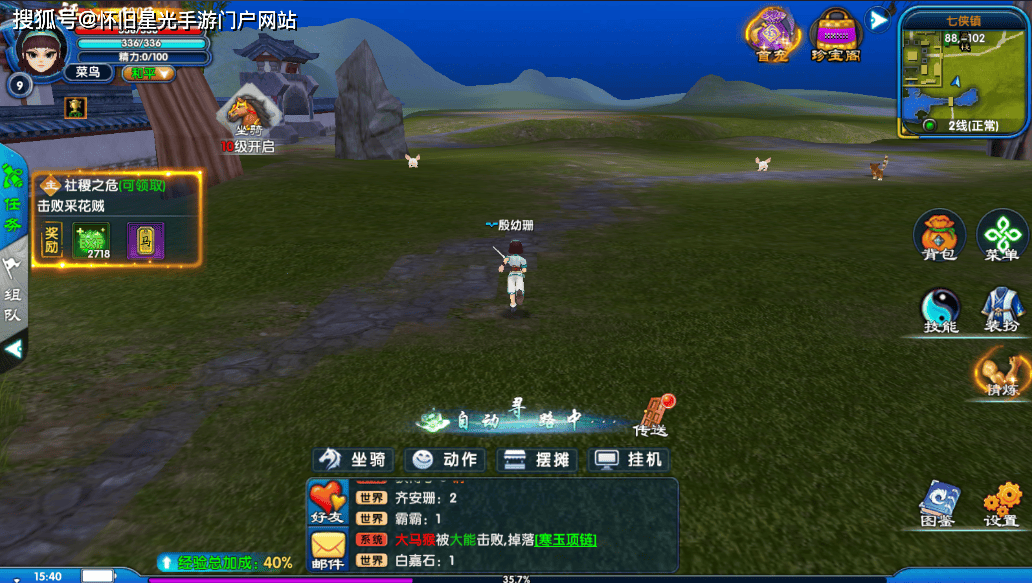Click the 坐骑 mount button
This screenshot has width=1032, height=583.
(352, 459)
